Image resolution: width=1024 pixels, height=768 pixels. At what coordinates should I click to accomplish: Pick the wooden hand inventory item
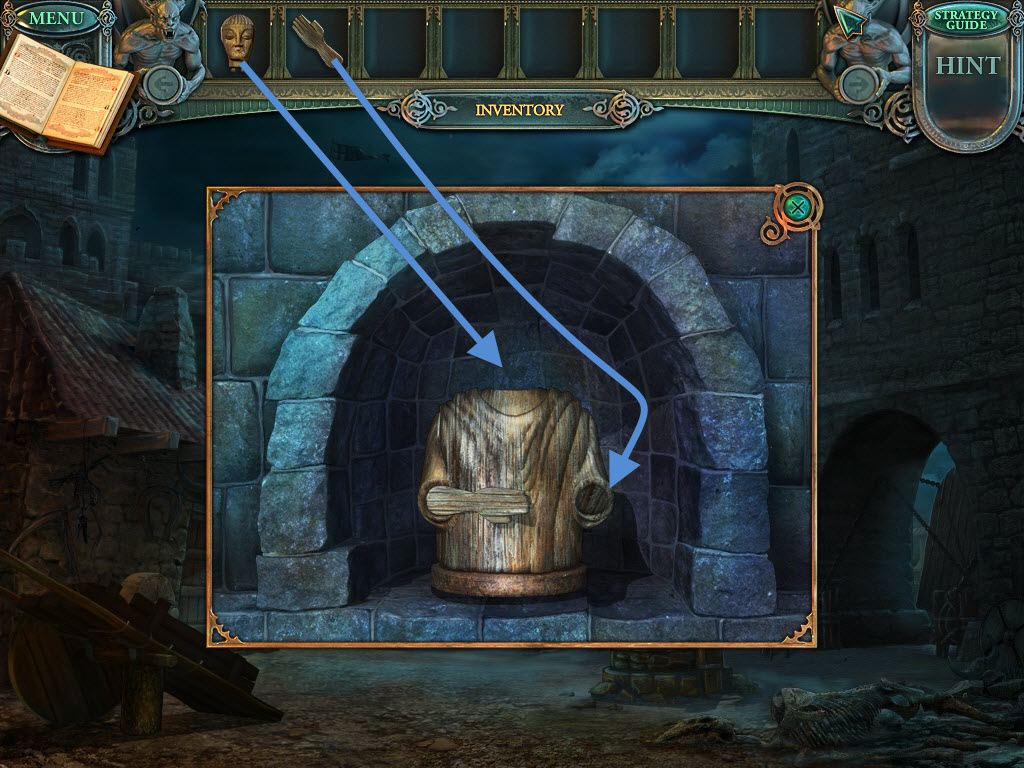tap(316, 41)
